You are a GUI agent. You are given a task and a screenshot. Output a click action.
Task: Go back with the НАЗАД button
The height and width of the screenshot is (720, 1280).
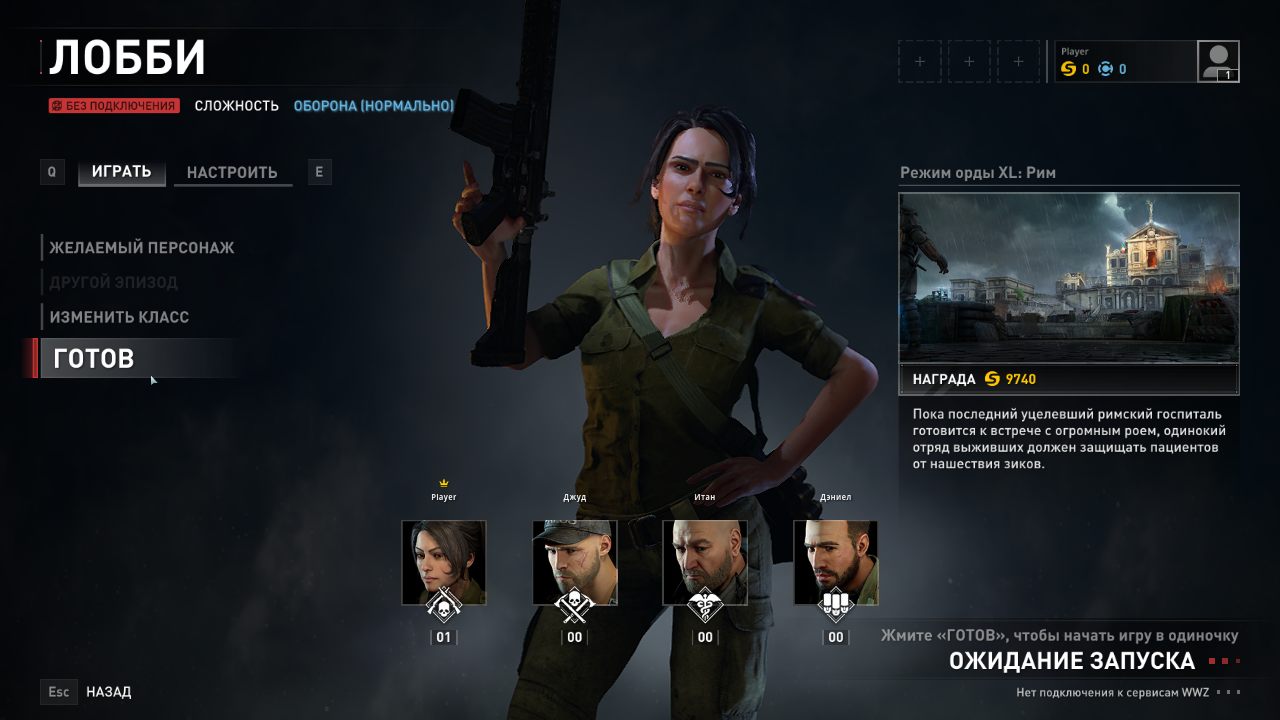(108, 691)
